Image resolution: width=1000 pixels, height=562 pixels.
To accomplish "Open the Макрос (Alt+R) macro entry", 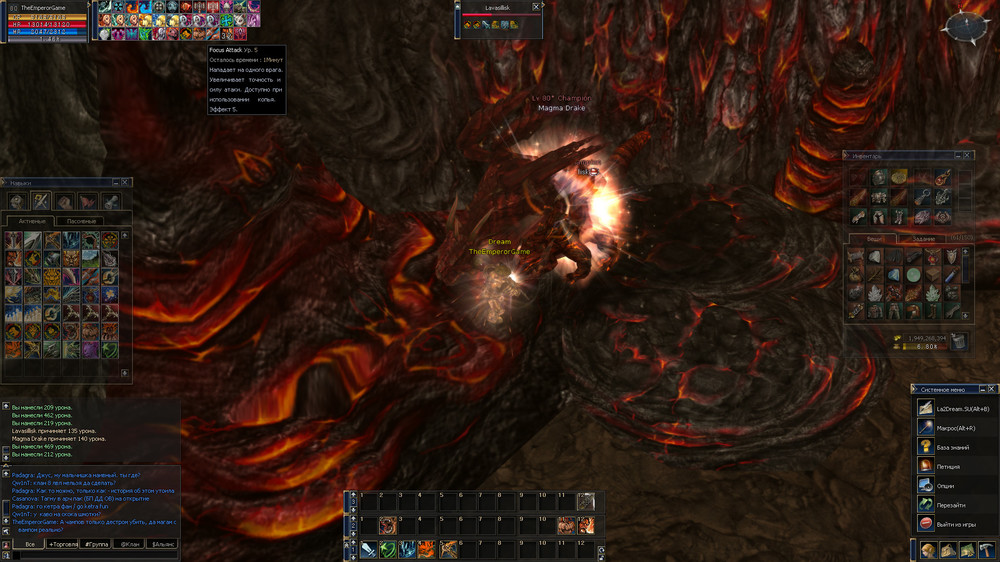I will click(954, 427).
